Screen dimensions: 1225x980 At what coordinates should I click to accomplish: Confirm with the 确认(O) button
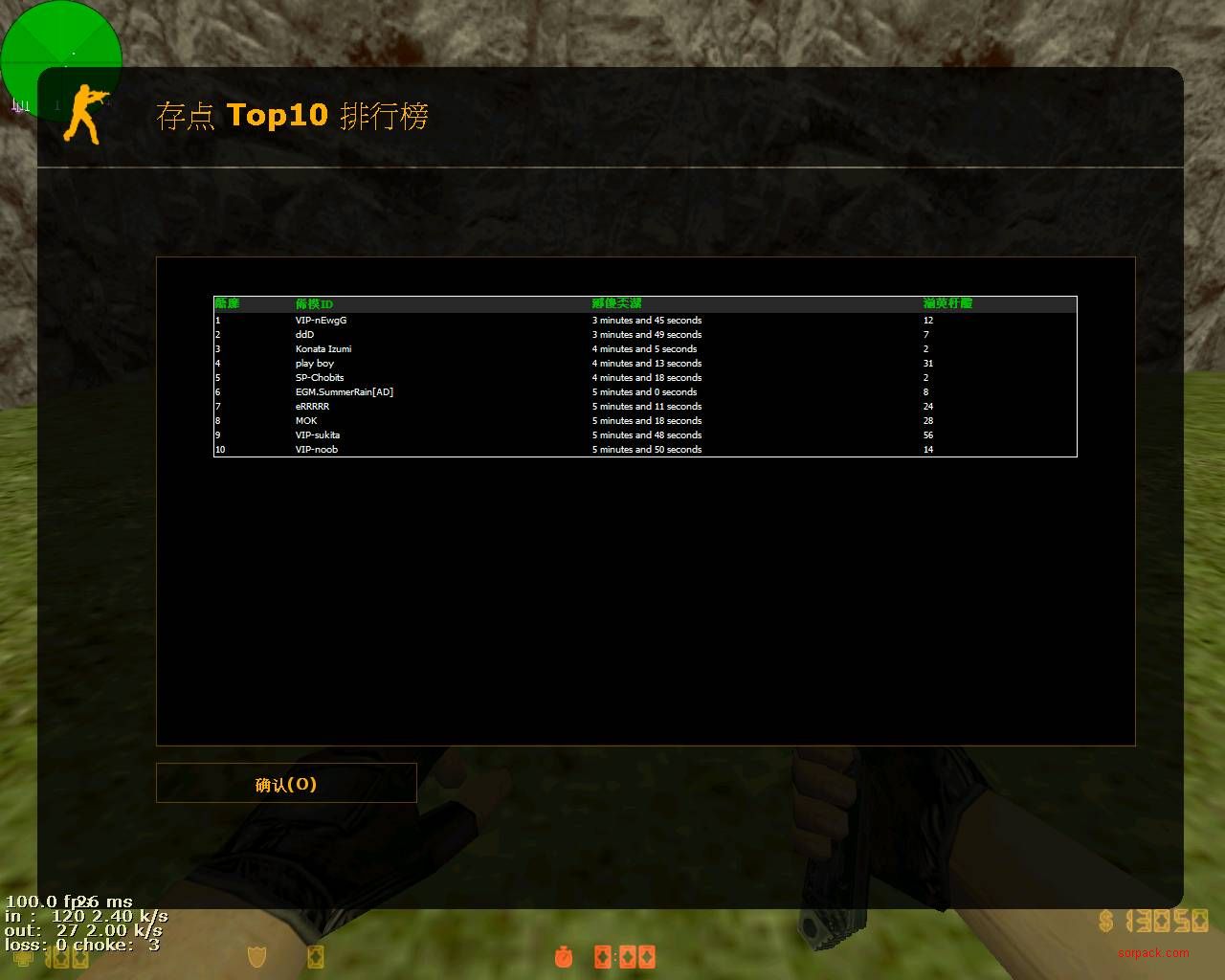286,784
